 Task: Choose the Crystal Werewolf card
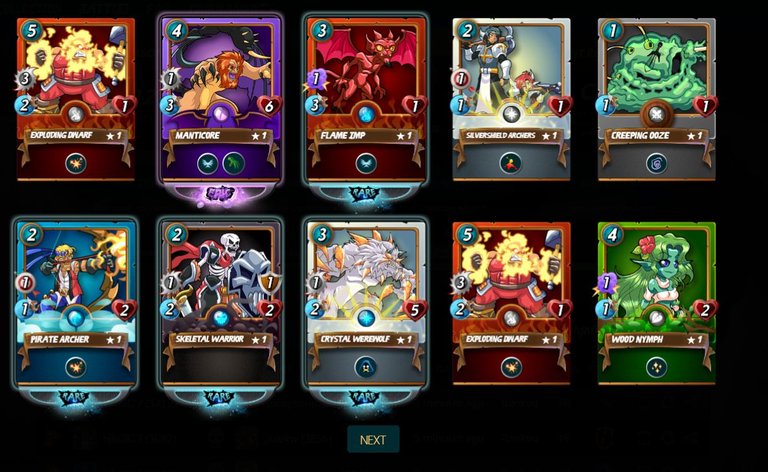click(x=366, y=303)
